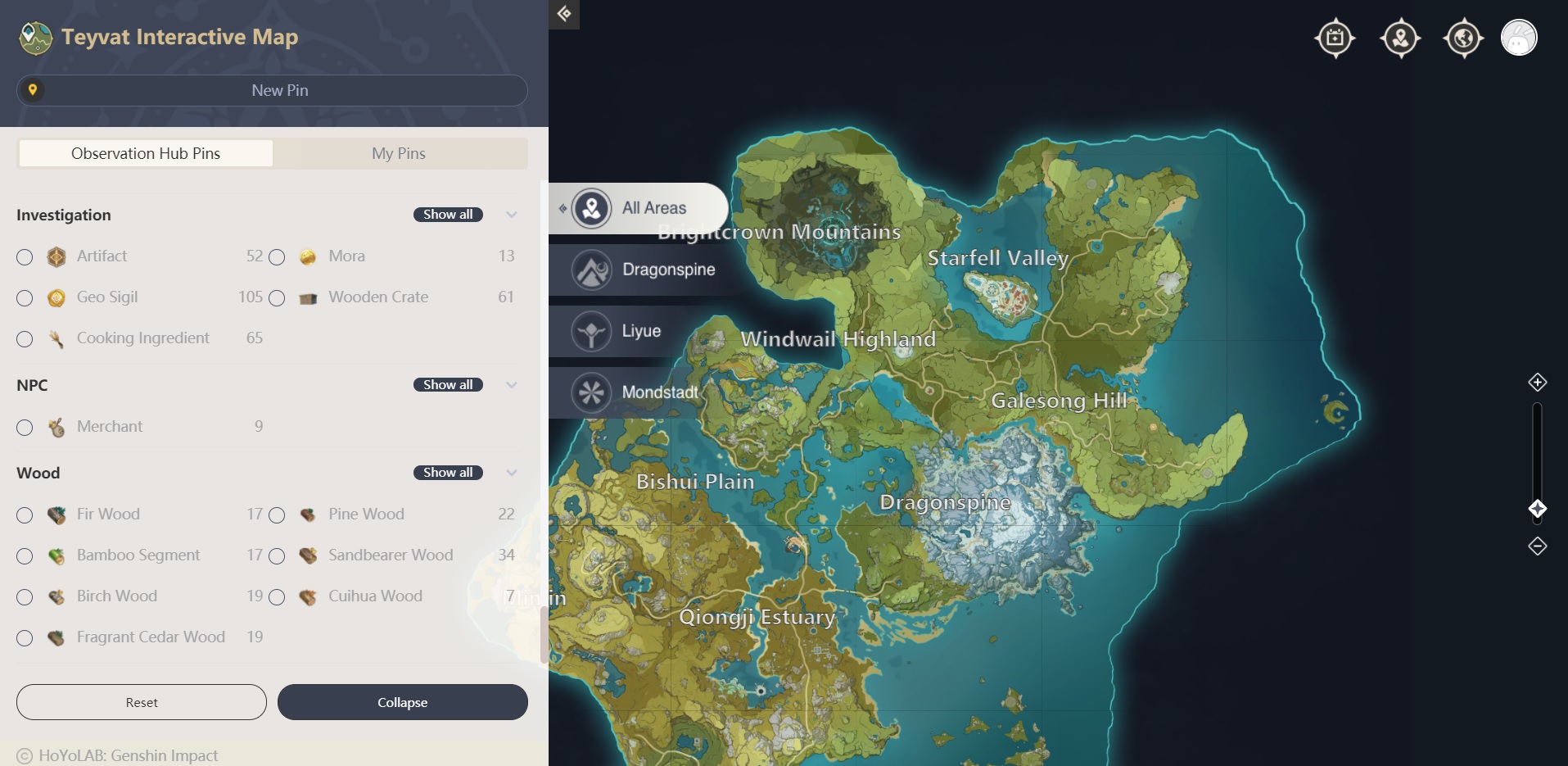Expand the Wood category chevron
Image resolution: width=1568 pixels, height=766 pixels.
pyautogui.click(x=511, y=473)
